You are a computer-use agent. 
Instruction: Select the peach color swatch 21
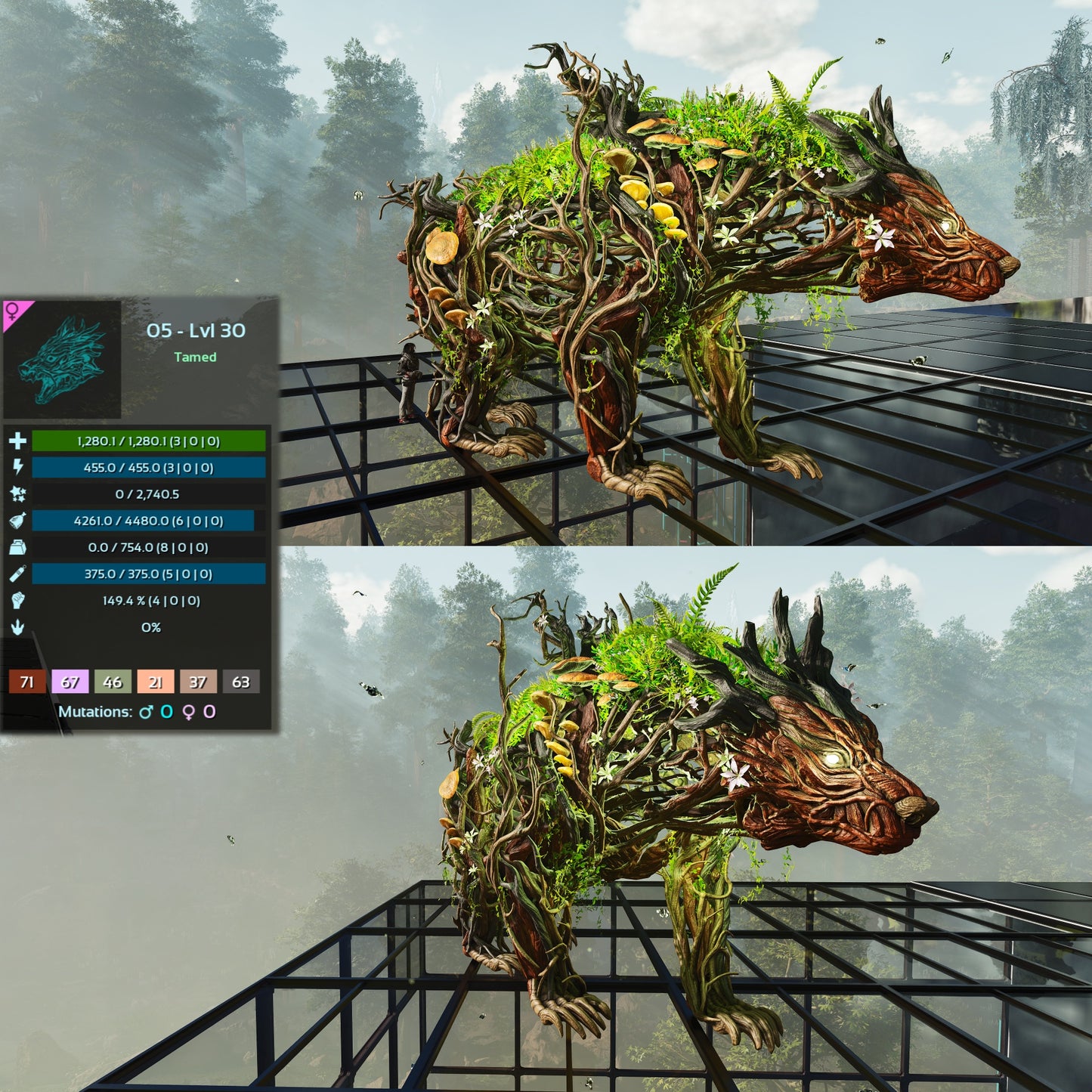(155, 682)
